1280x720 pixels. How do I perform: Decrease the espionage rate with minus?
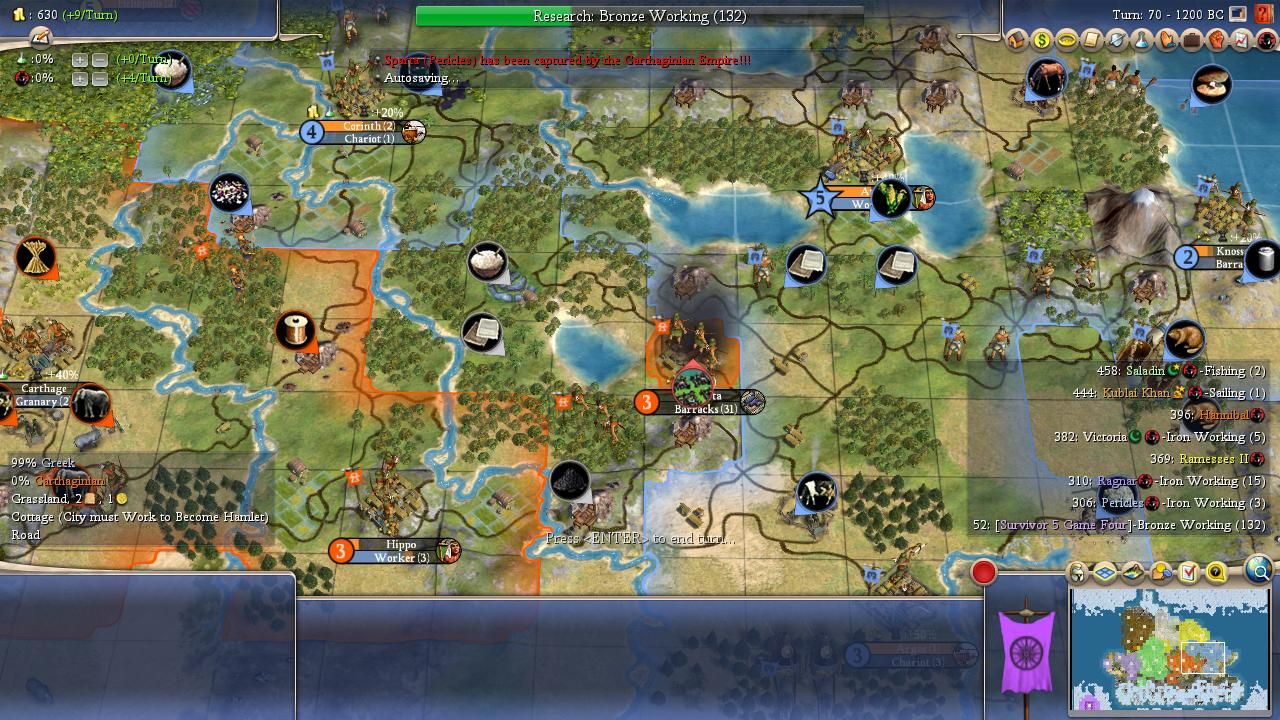point(99,78)
